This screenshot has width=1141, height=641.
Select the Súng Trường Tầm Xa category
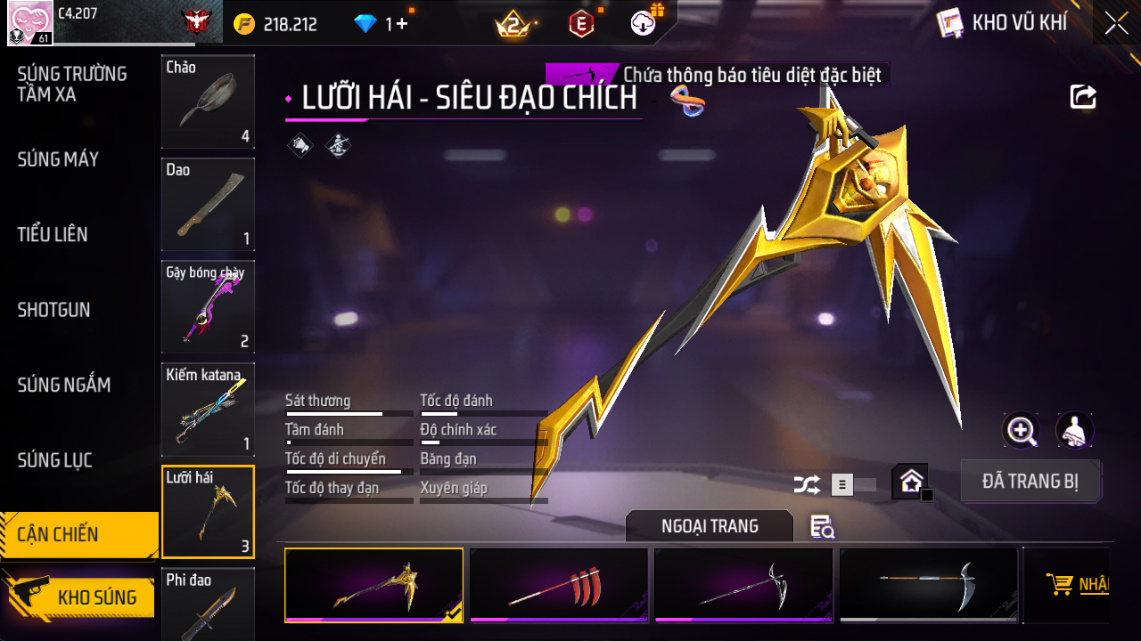(72, 84)
